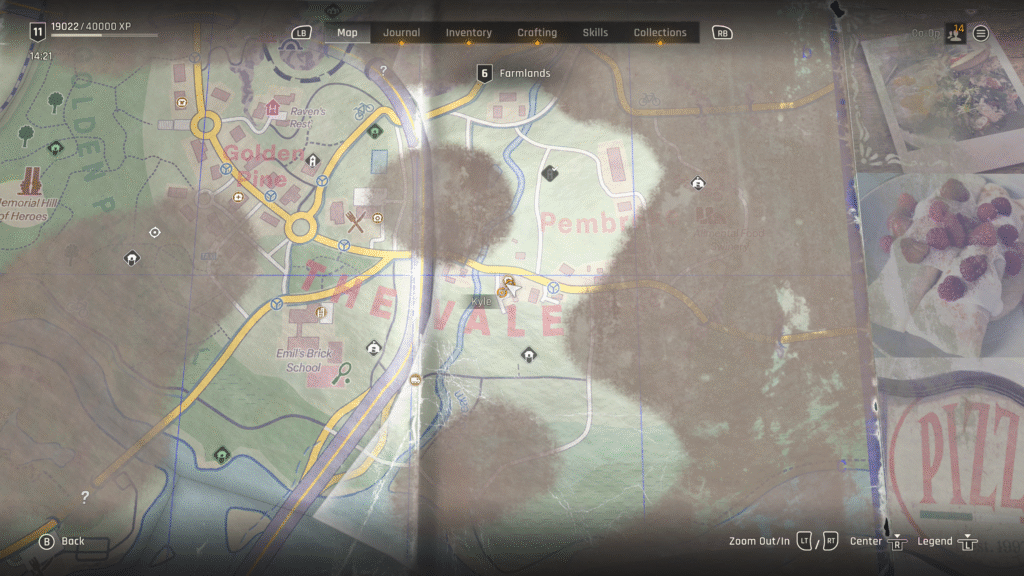
Task: Show the Skills tab
Action: pos(595,33)
